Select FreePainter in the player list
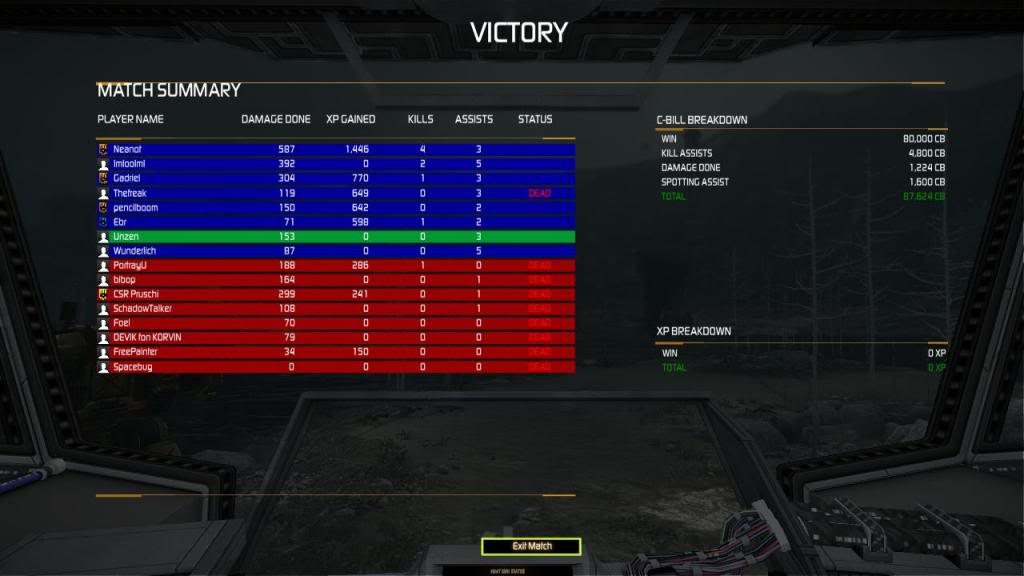Image resolution: width=1024 pixels, height=576 pixels. (335, 352)
